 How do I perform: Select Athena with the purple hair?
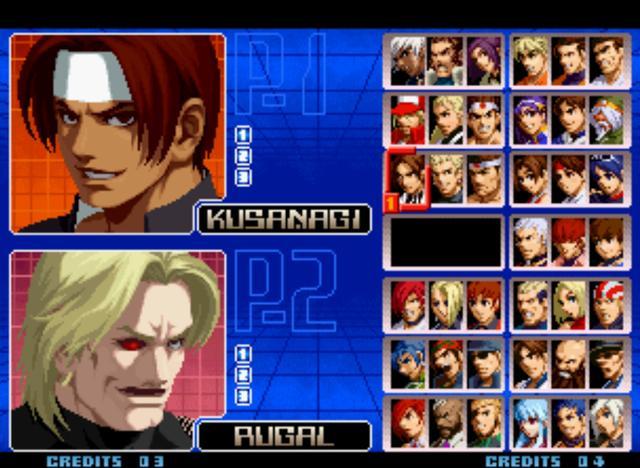click(531, 121)
